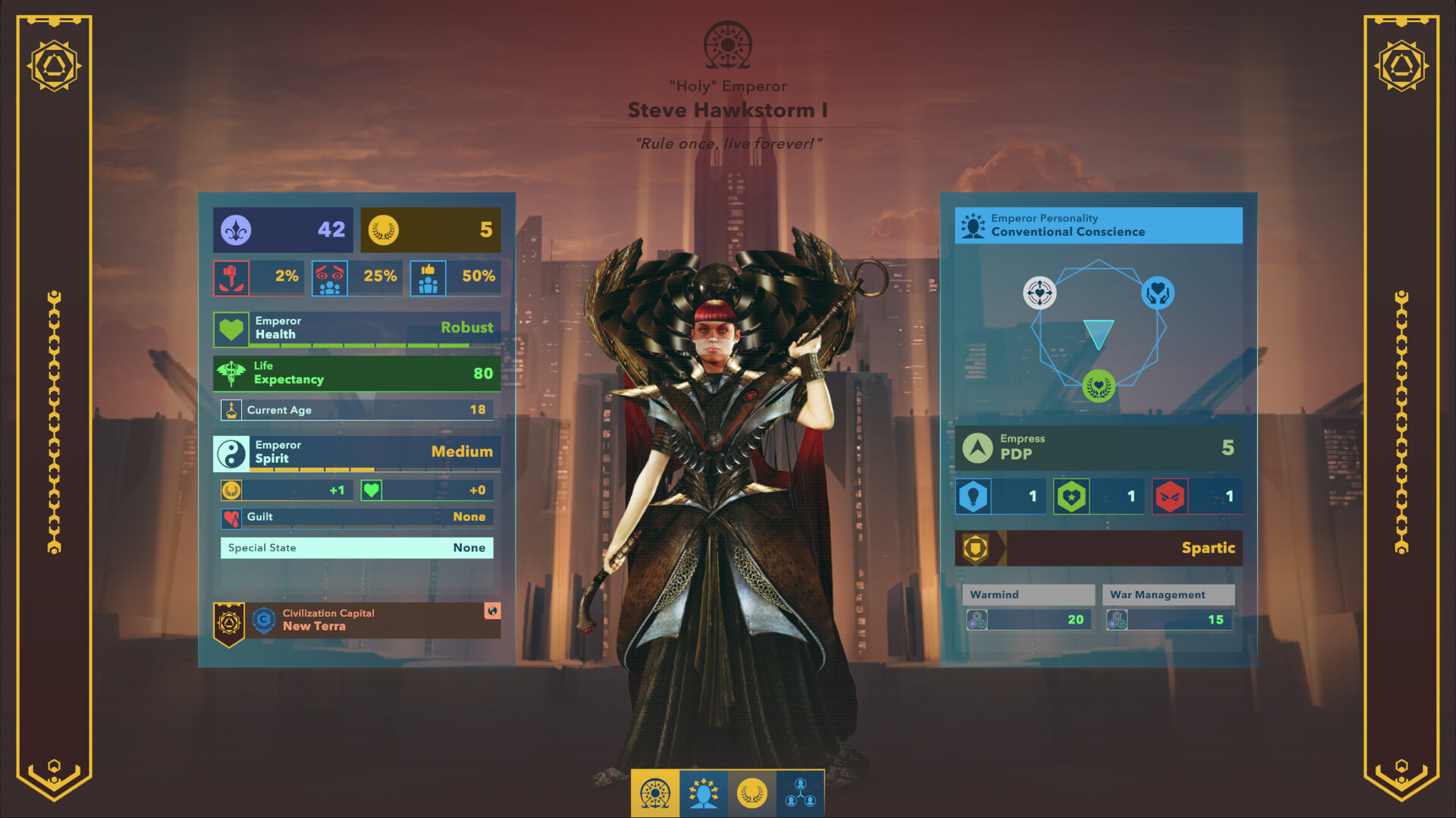Select the Spartic trait banner
The width and height of the screenshot is (1456, 818).
pyautogui.click(x=1098, y=548)
